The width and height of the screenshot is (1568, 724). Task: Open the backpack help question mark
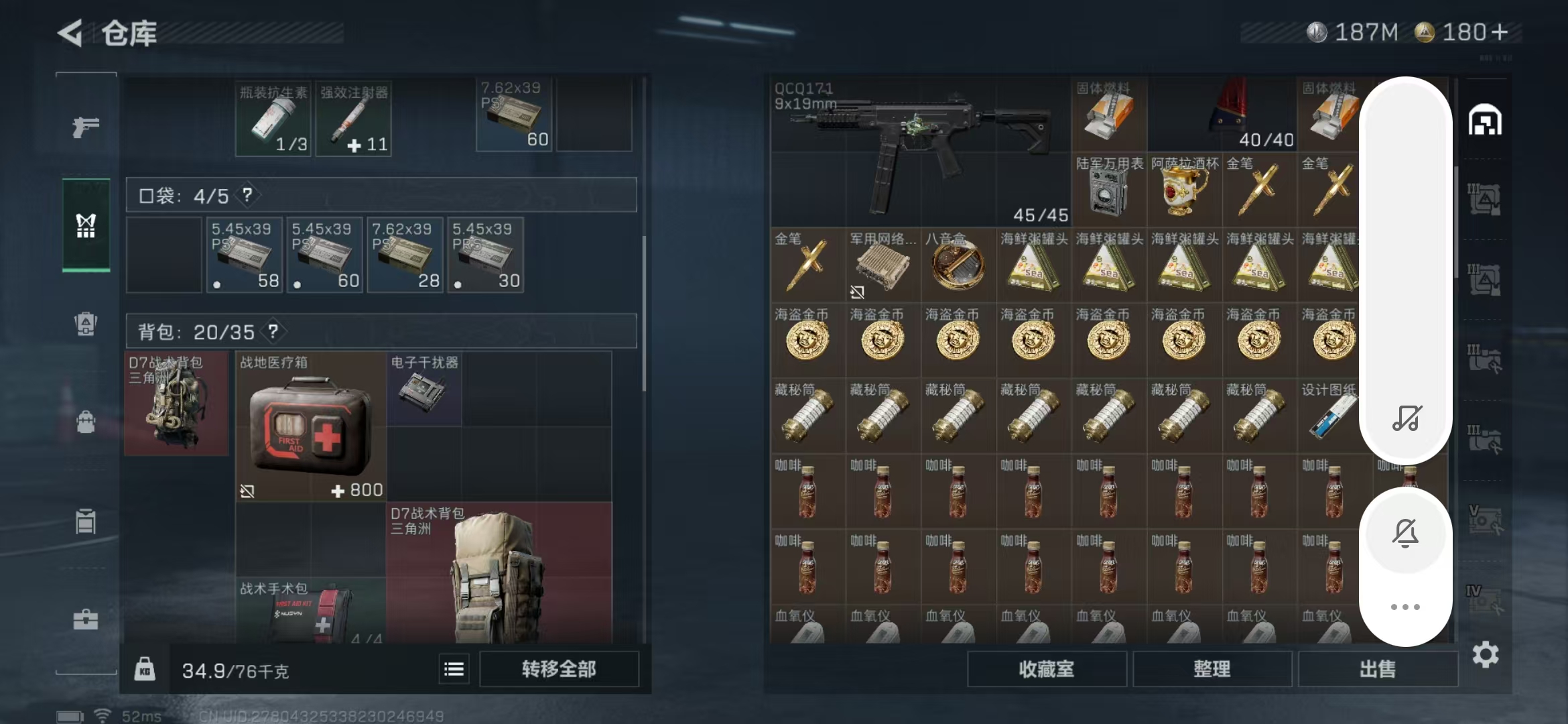pyautogui.click(x=273, y=331)
